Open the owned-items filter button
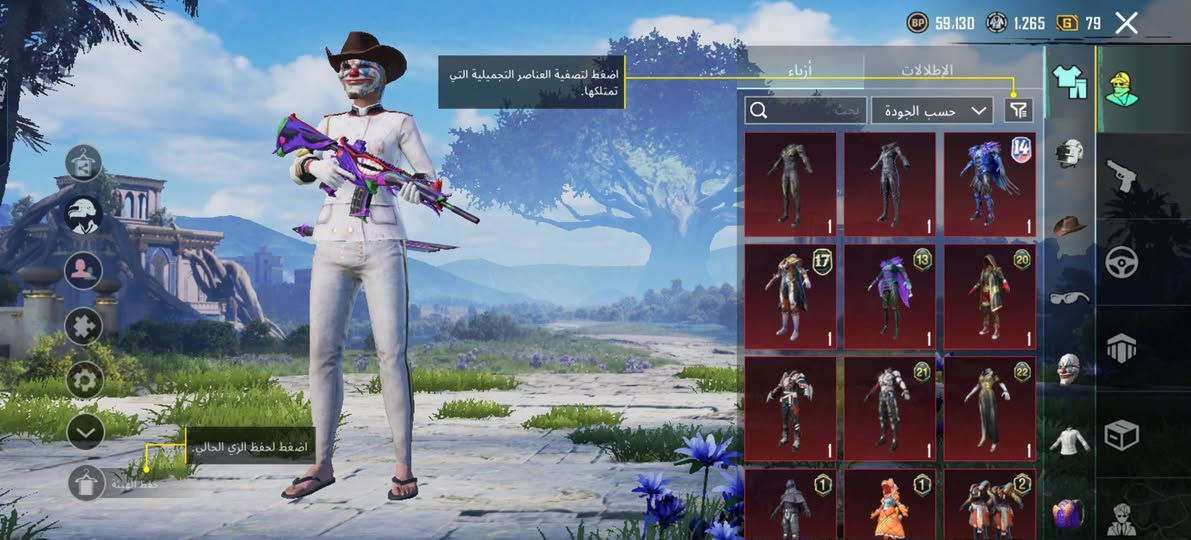 click(x=1018, y=110)
